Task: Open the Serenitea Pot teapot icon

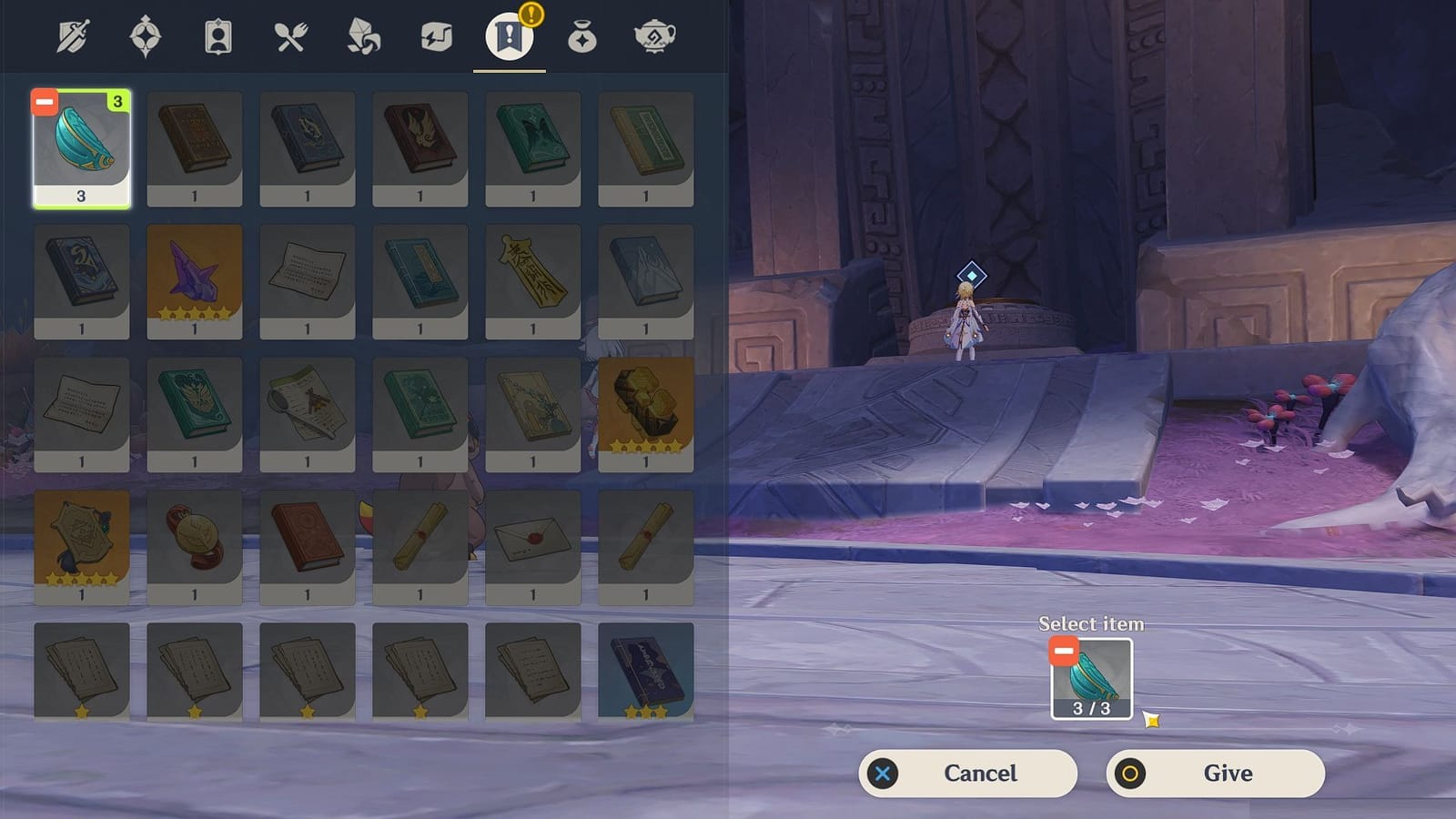Action: 655,36
